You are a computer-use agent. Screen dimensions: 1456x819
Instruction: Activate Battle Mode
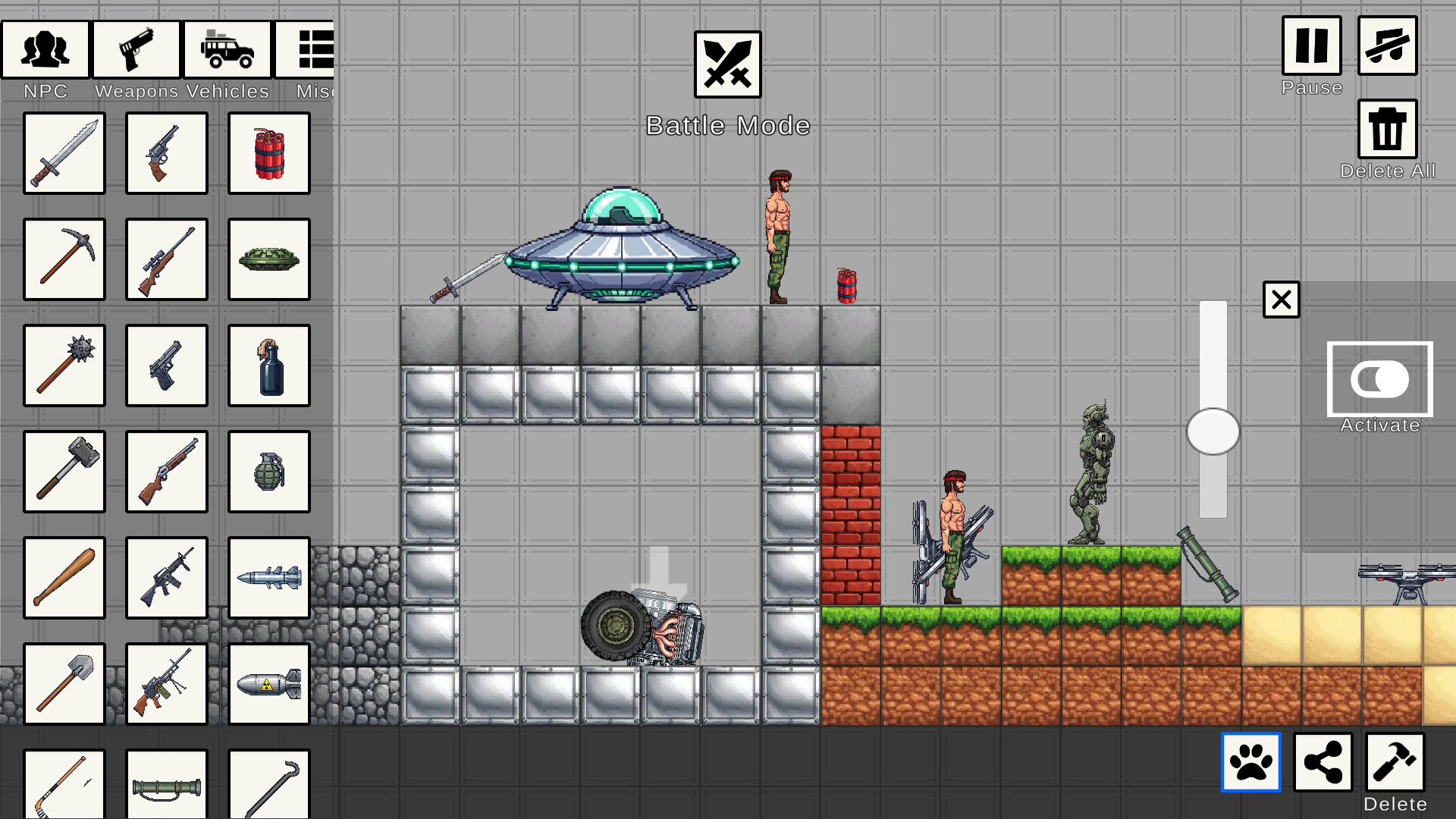pyautogui.click(x=727, y=65)
